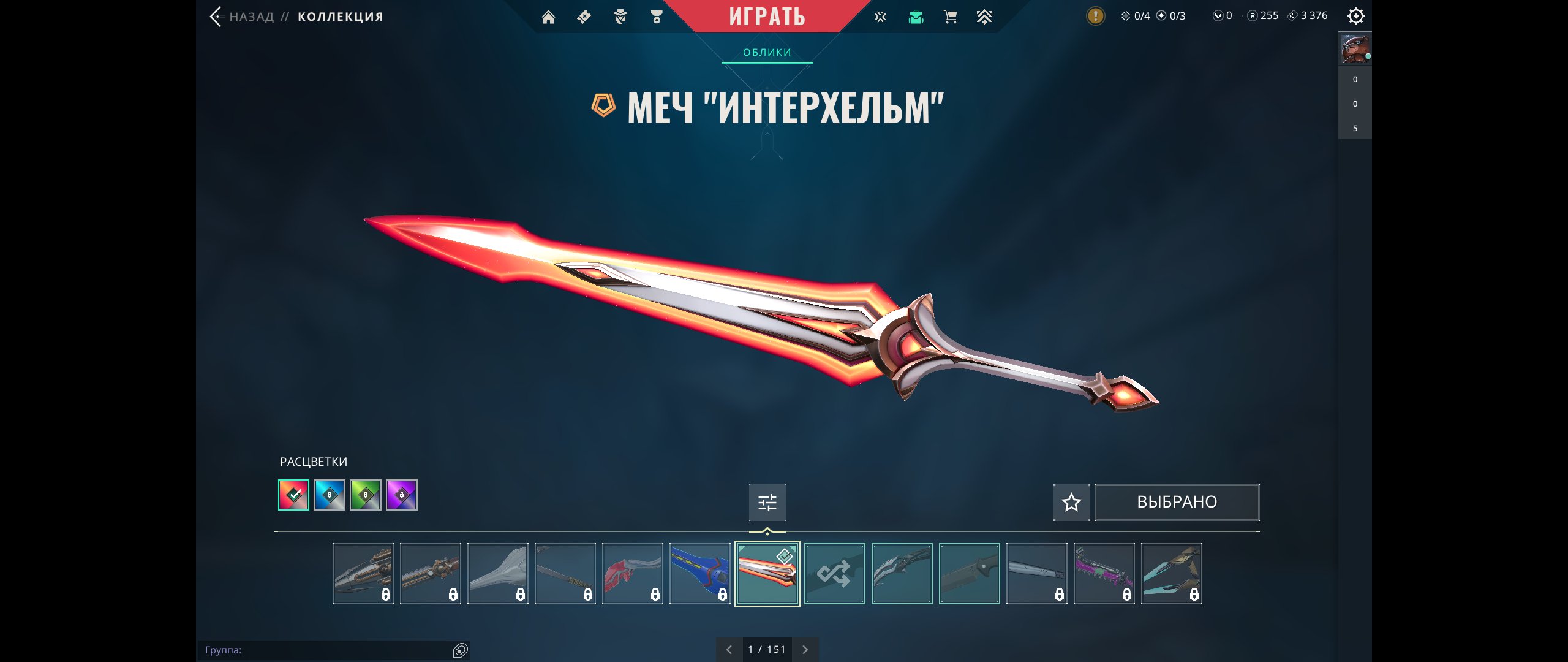Open the settings gear icon

tap(1356, 16)
